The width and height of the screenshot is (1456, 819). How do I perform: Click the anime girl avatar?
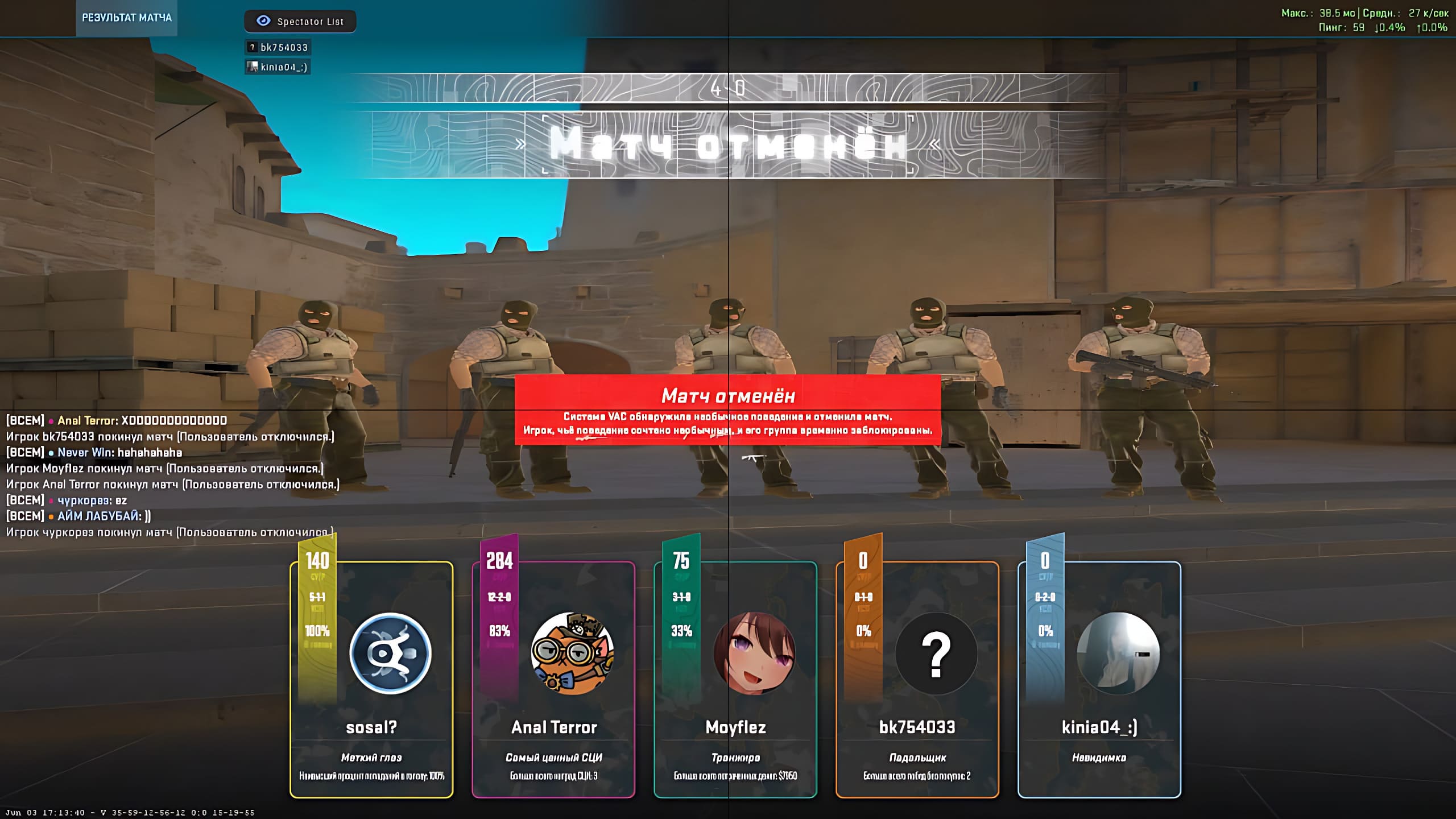click(x=754, y=653)
